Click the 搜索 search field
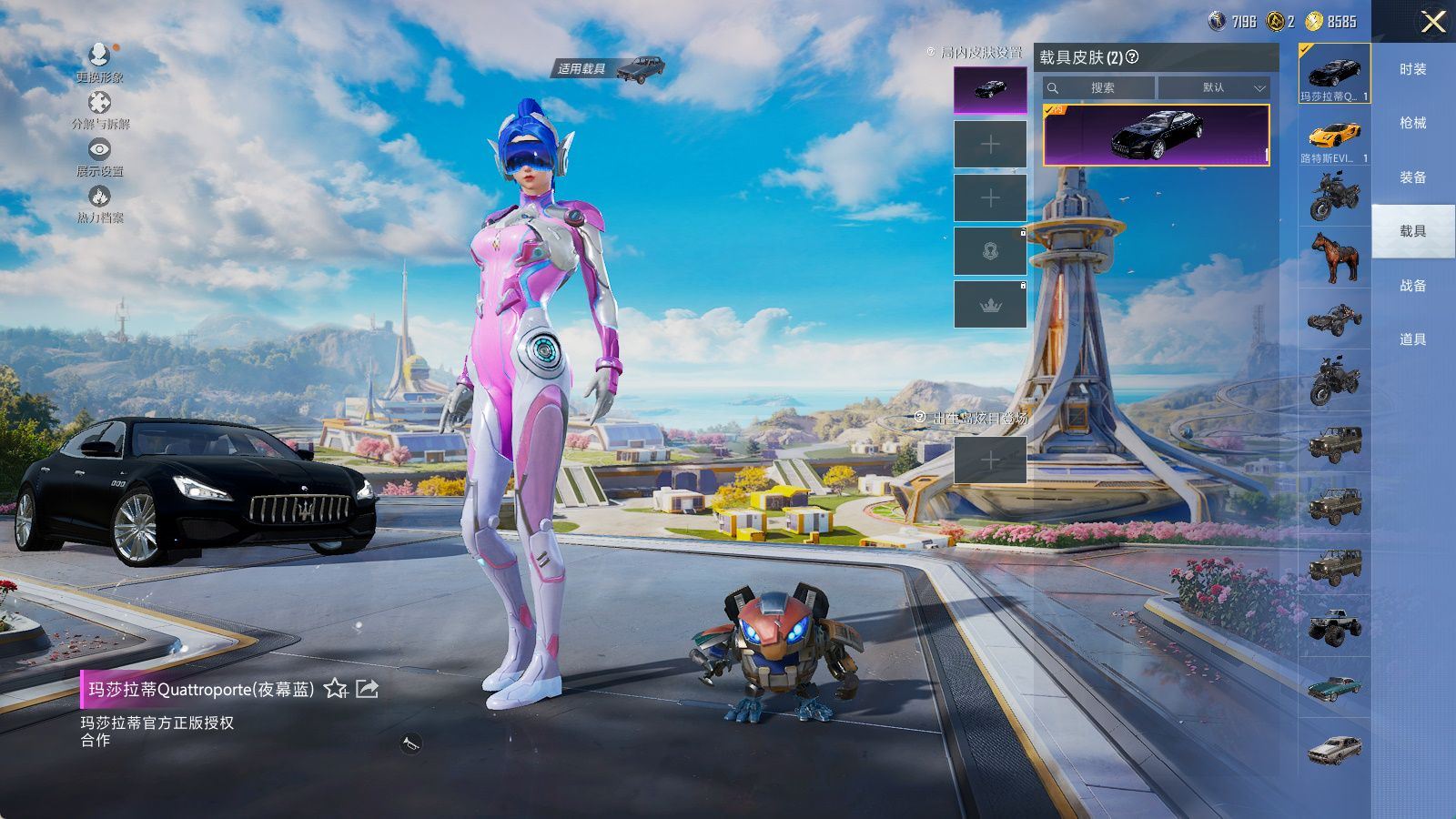Screen dimensions: 1456x819 click(1099, 88)
